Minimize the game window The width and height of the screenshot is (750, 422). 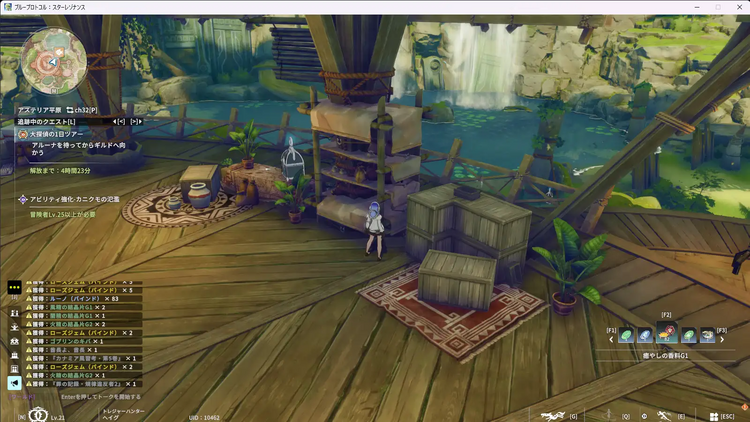(693, 7)
